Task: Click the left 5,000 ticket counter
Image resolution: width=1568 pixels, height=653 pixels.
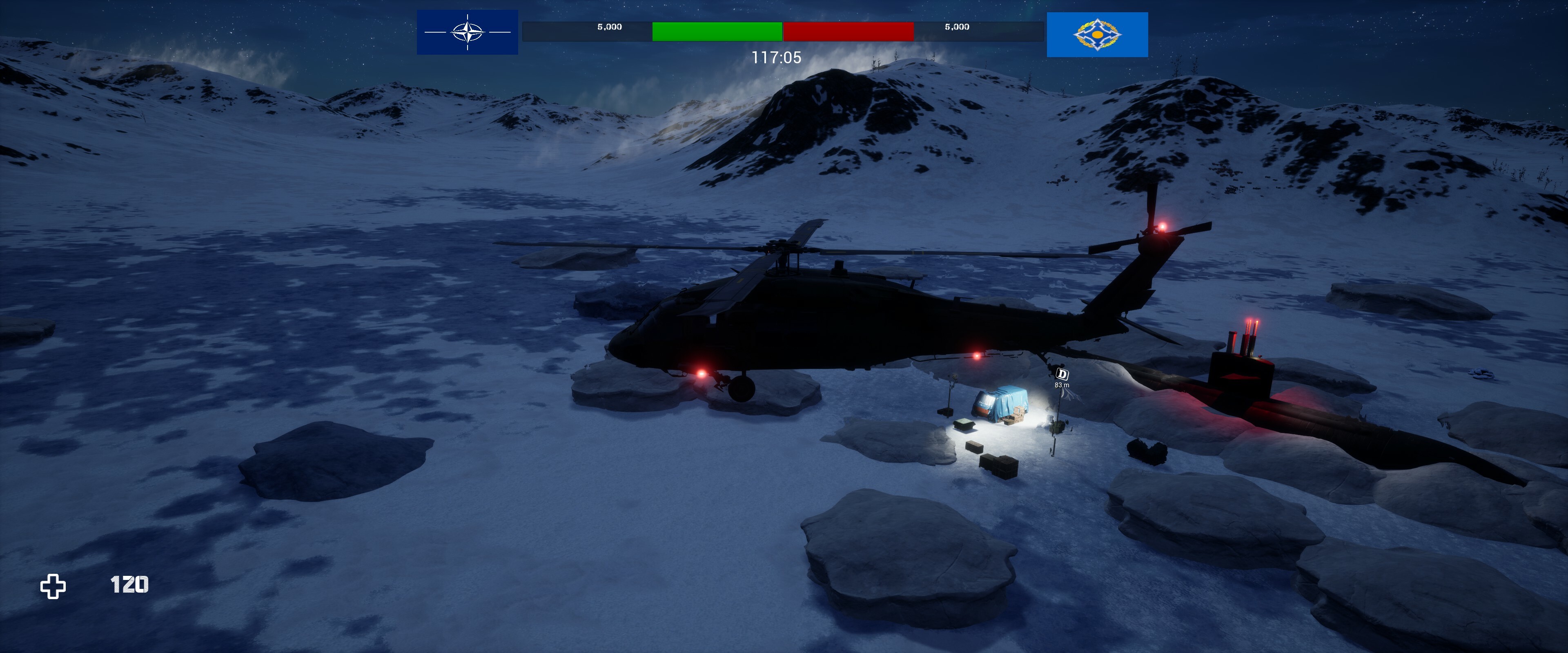Action: (610, 27)
